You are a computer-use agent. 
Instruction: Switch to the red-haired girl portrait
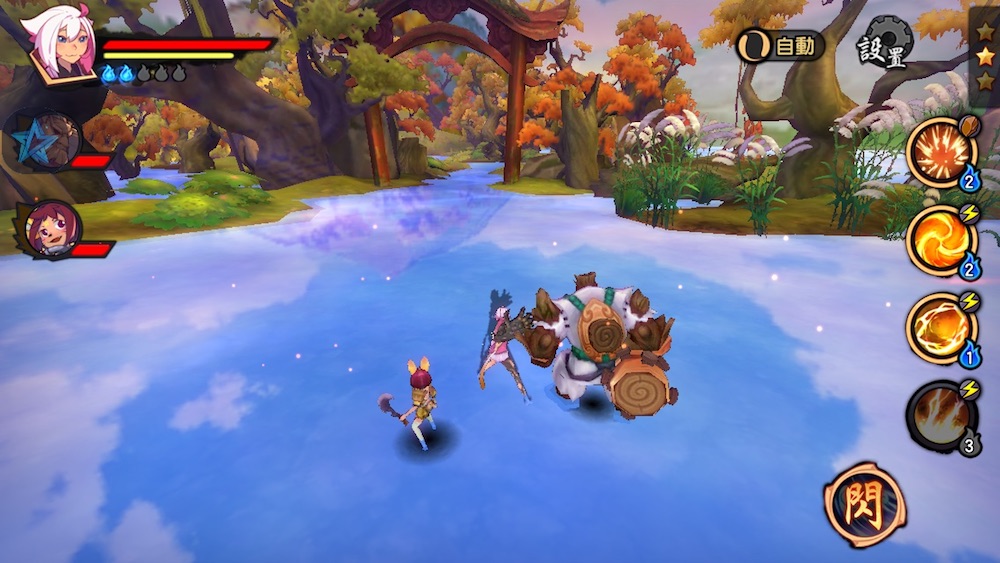(48, 228)
